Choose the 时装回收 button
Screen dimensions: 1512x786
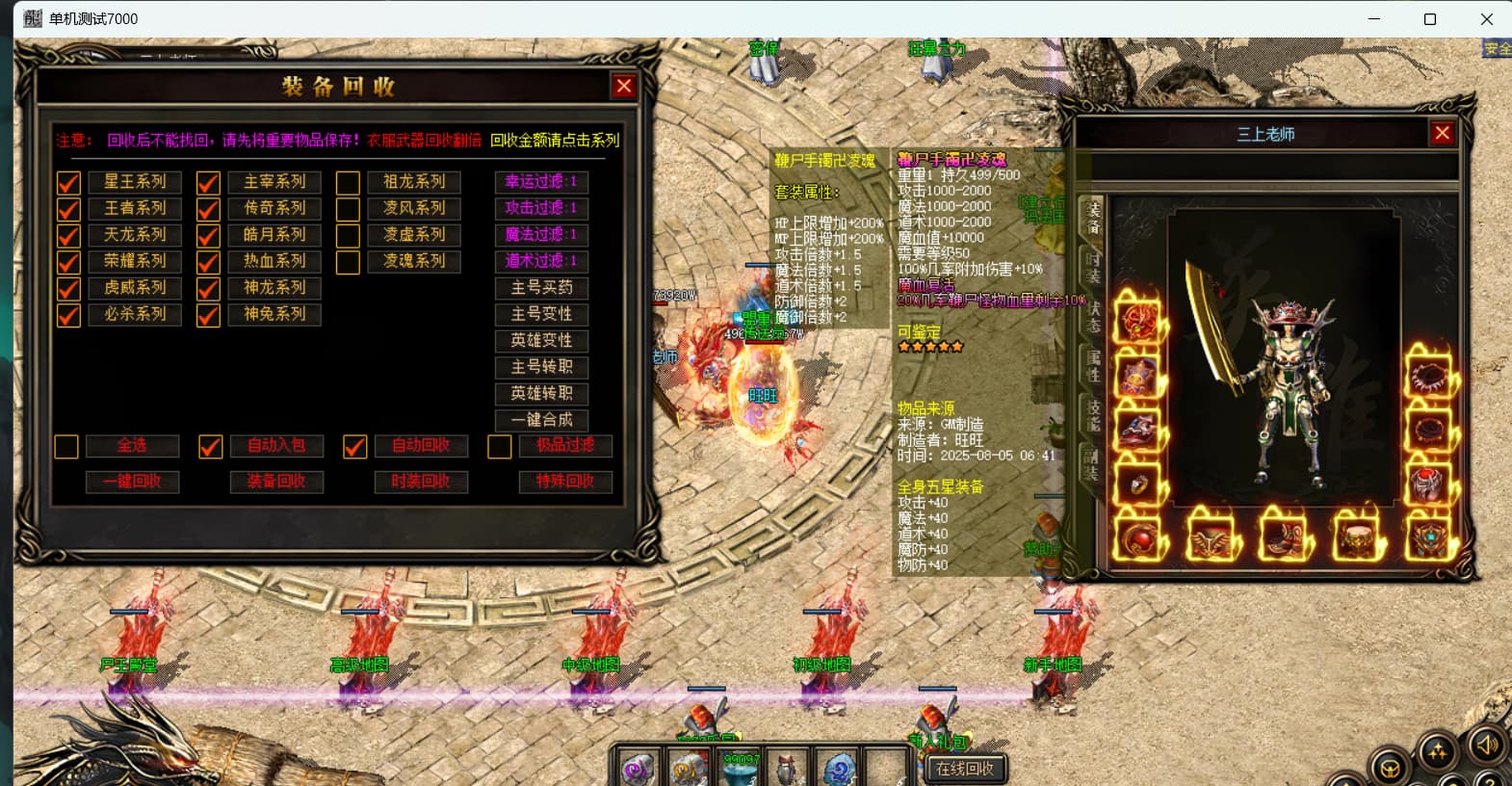tap(421, 482)
